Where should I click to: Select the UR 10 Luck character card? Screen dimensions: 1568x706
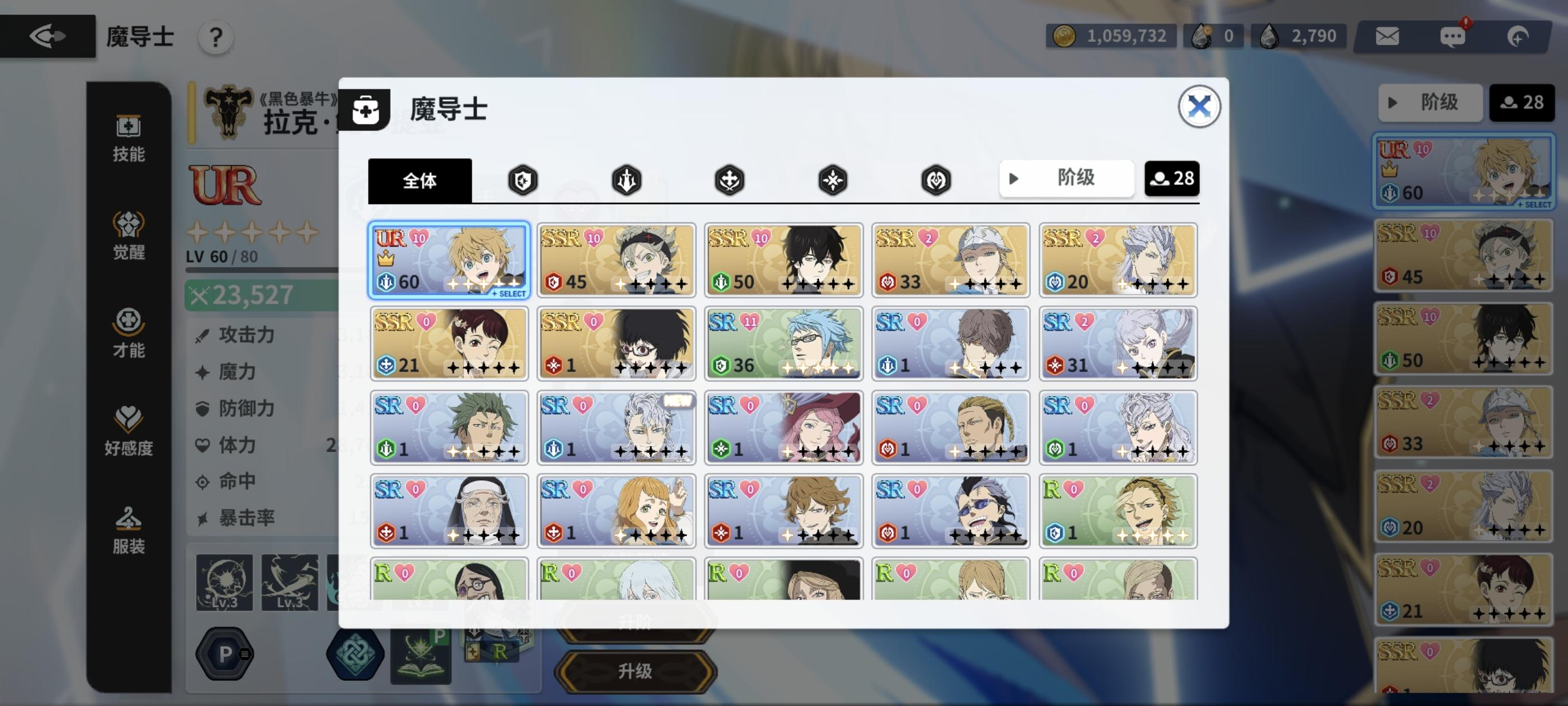tap(449, 261)
